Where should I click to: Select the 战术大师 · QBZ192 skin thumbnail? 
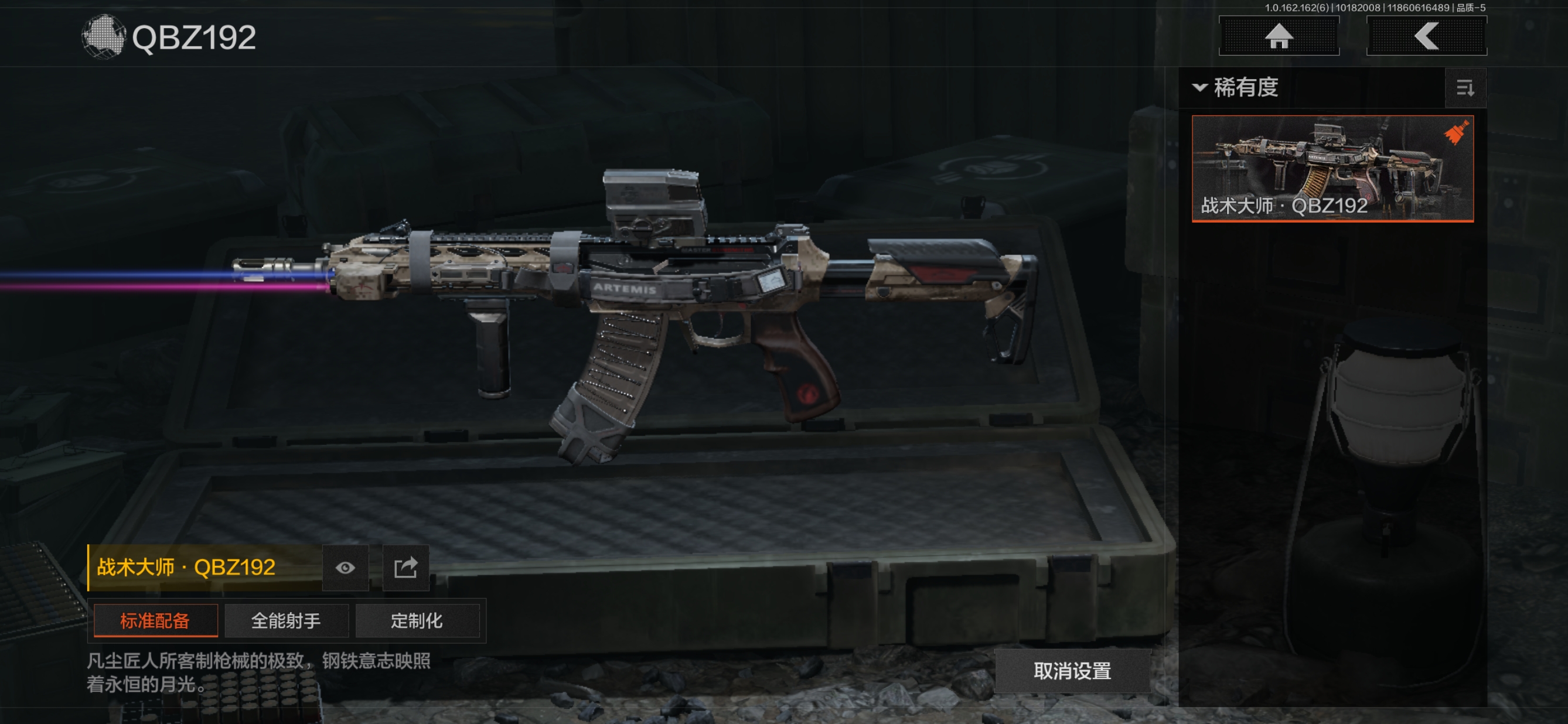[1332, 169]
